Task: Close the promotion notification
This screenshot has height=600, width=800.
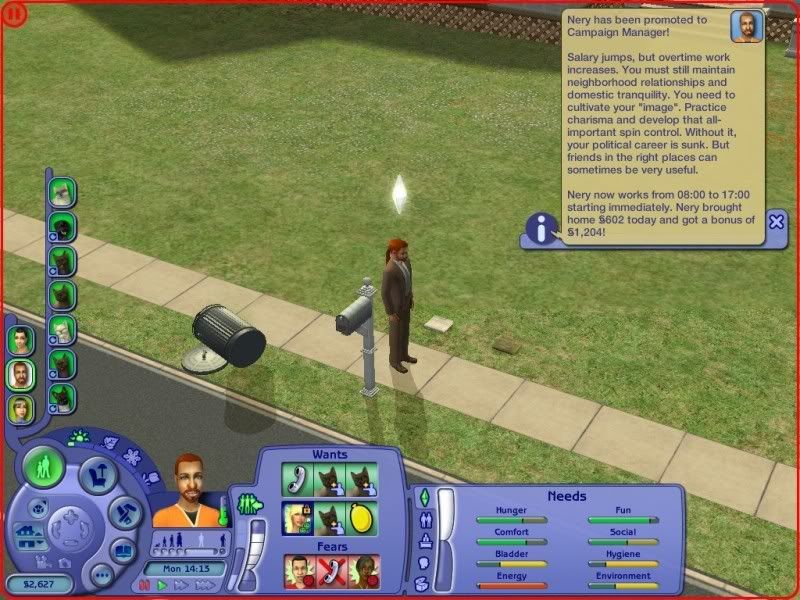Action: [x=776, y=224]
